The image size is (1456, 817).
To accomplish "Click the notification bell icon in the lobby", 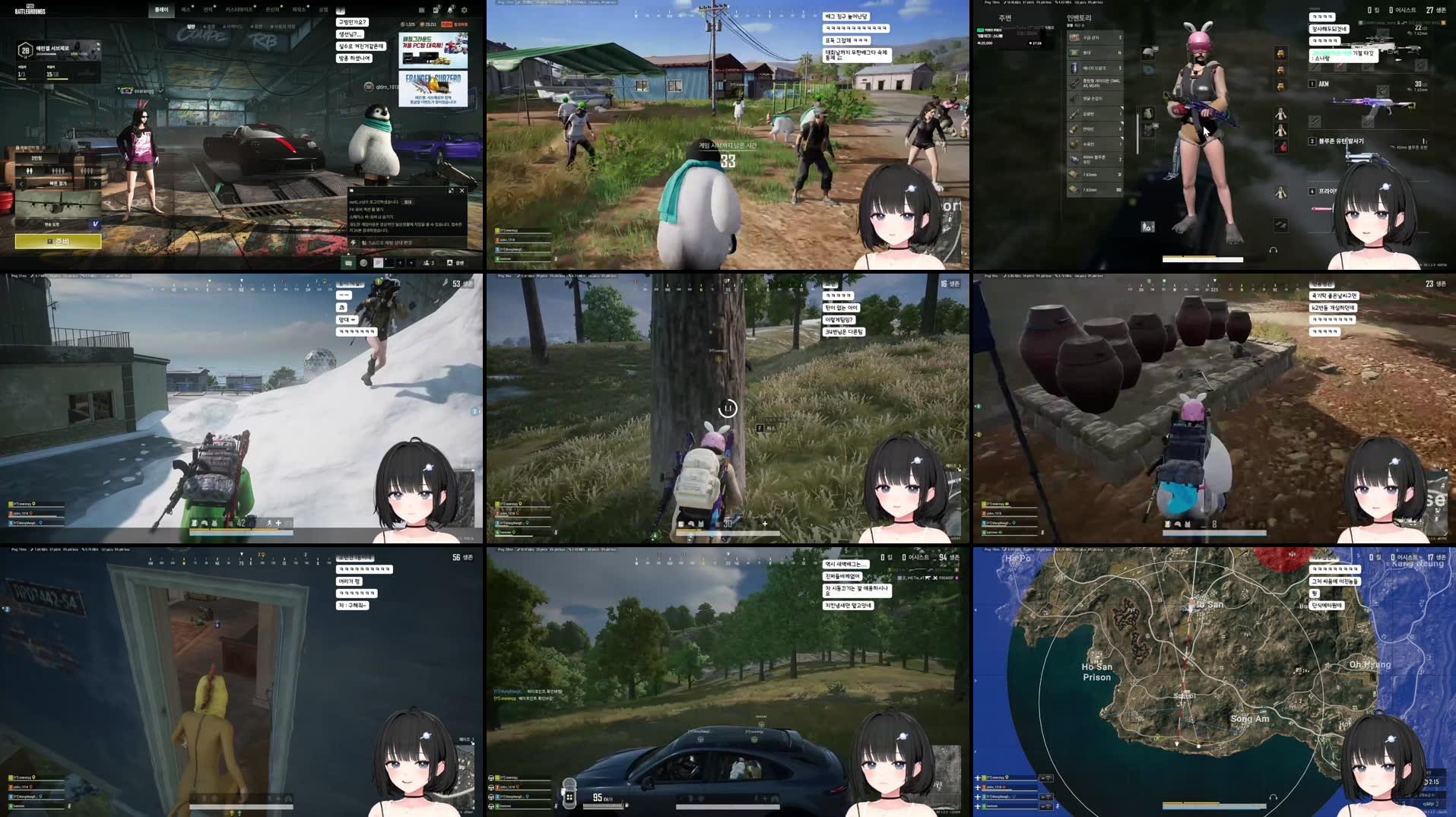I will [450, 10].
